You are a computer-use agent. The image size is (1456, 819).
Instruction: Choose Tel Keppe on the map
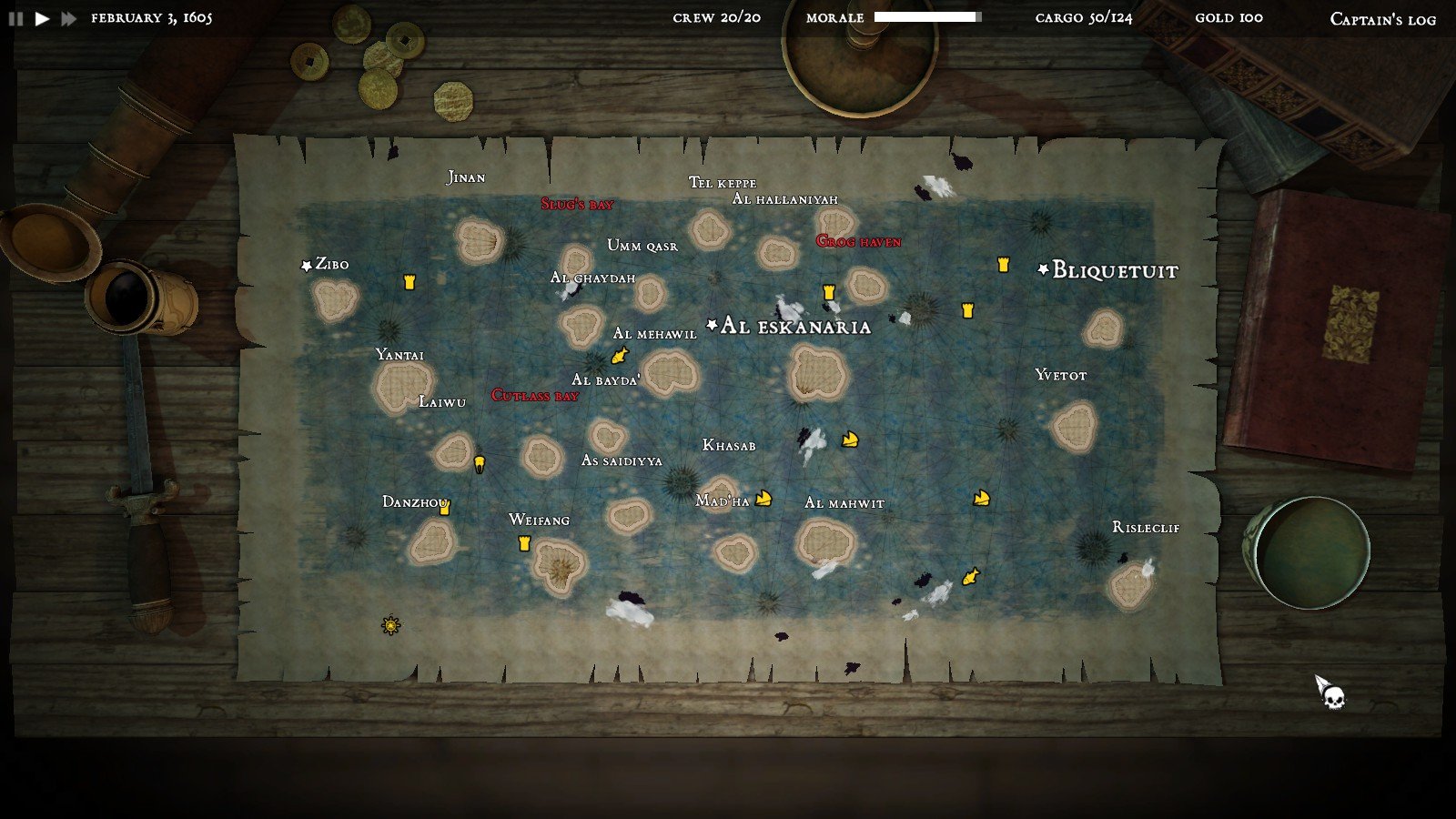(x=723, y=183)
